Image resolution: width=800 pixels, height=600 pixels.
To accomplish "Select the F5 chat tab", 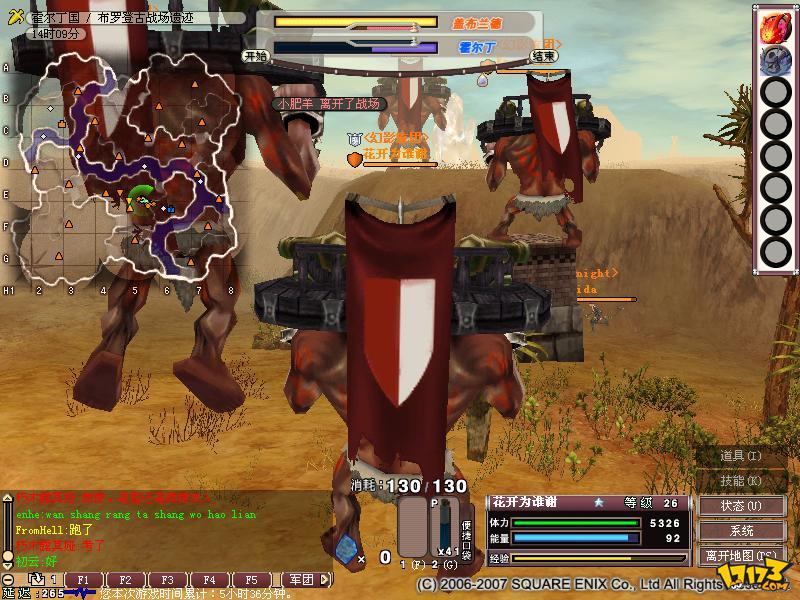I will [252, 580].
